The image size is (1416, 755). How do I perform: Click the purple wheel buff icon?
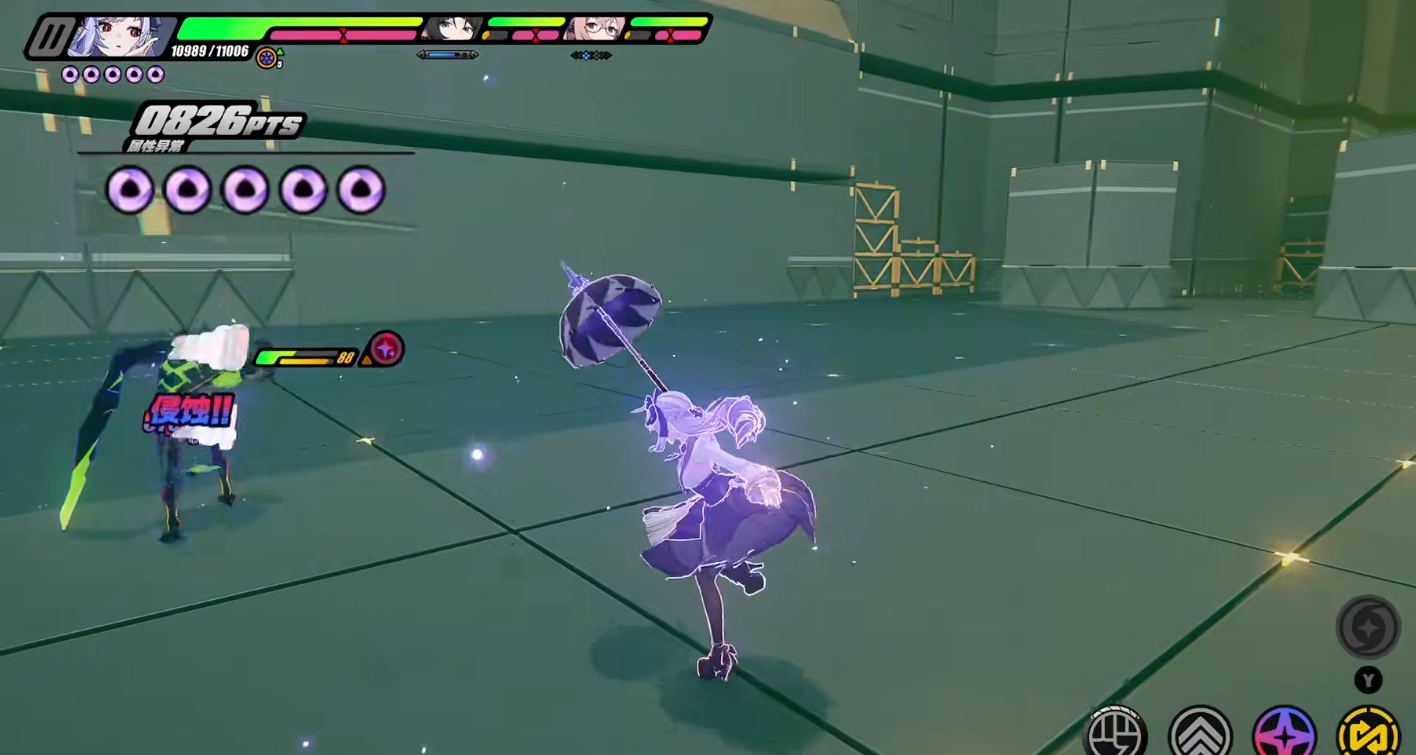pos(267,57)
